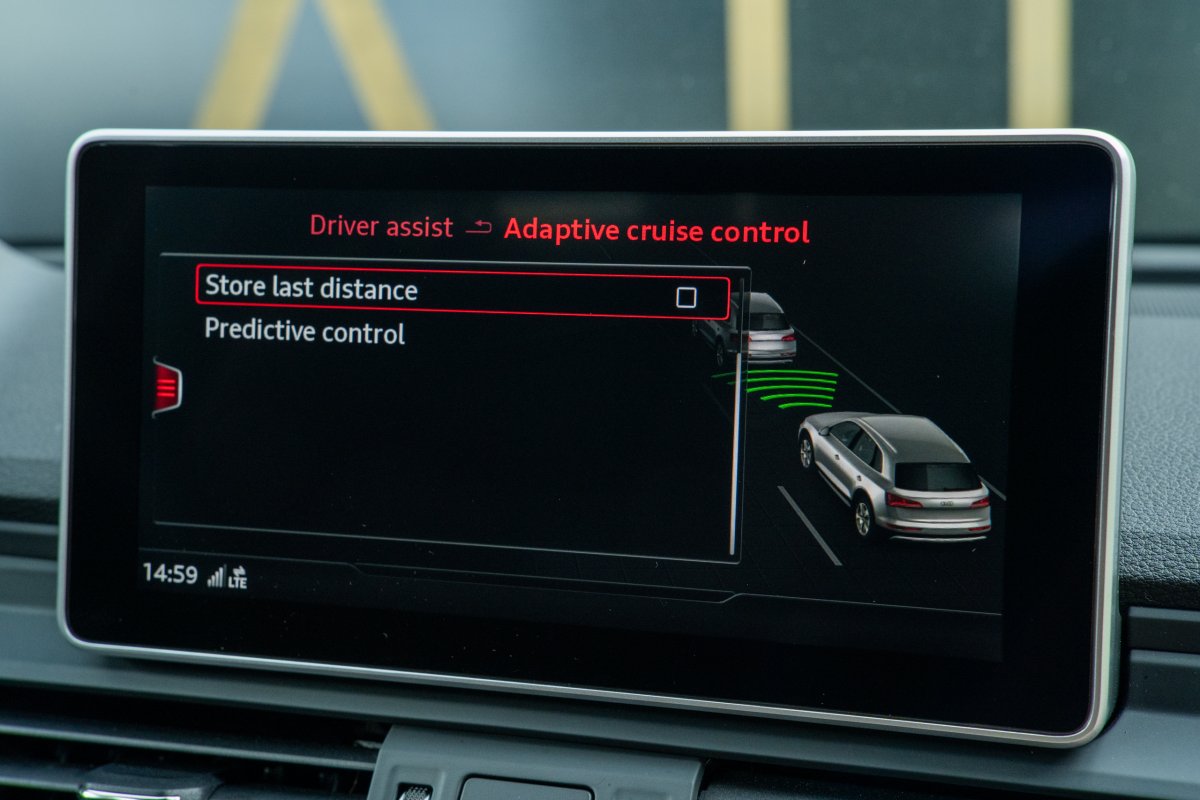Open the Predictive control setting

point(305,331)
